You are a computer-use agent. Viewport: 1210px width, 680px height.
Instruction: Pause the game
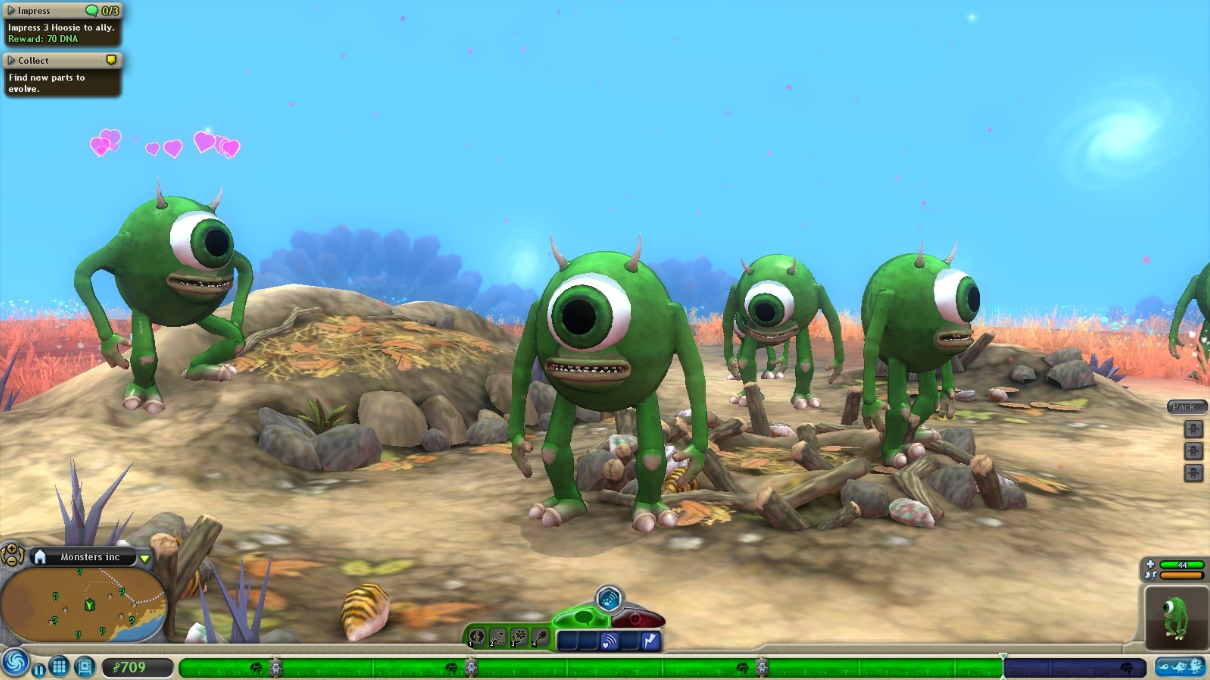(x=38, y=668)
